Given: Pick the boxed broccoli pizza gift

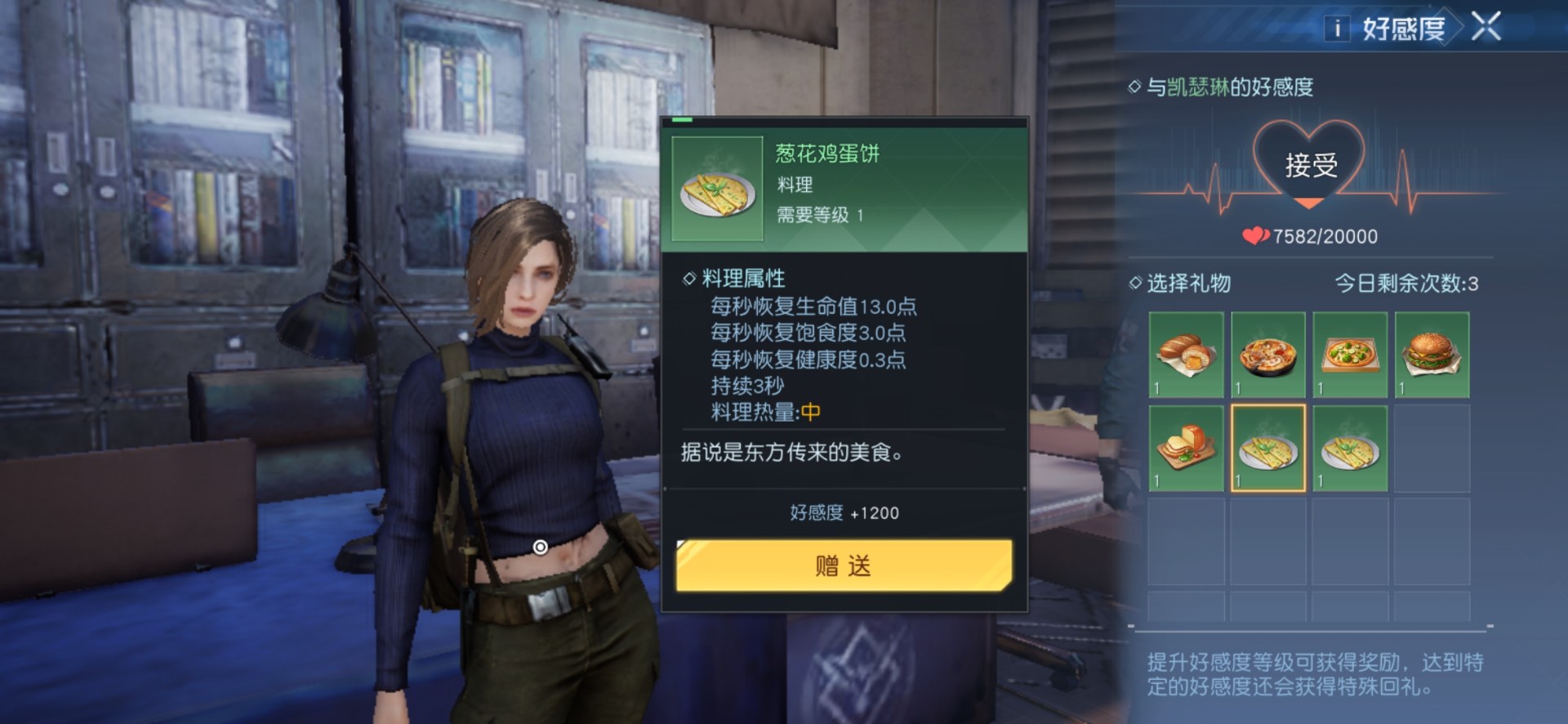Looking at the screenshot, I should point(1350,355).
